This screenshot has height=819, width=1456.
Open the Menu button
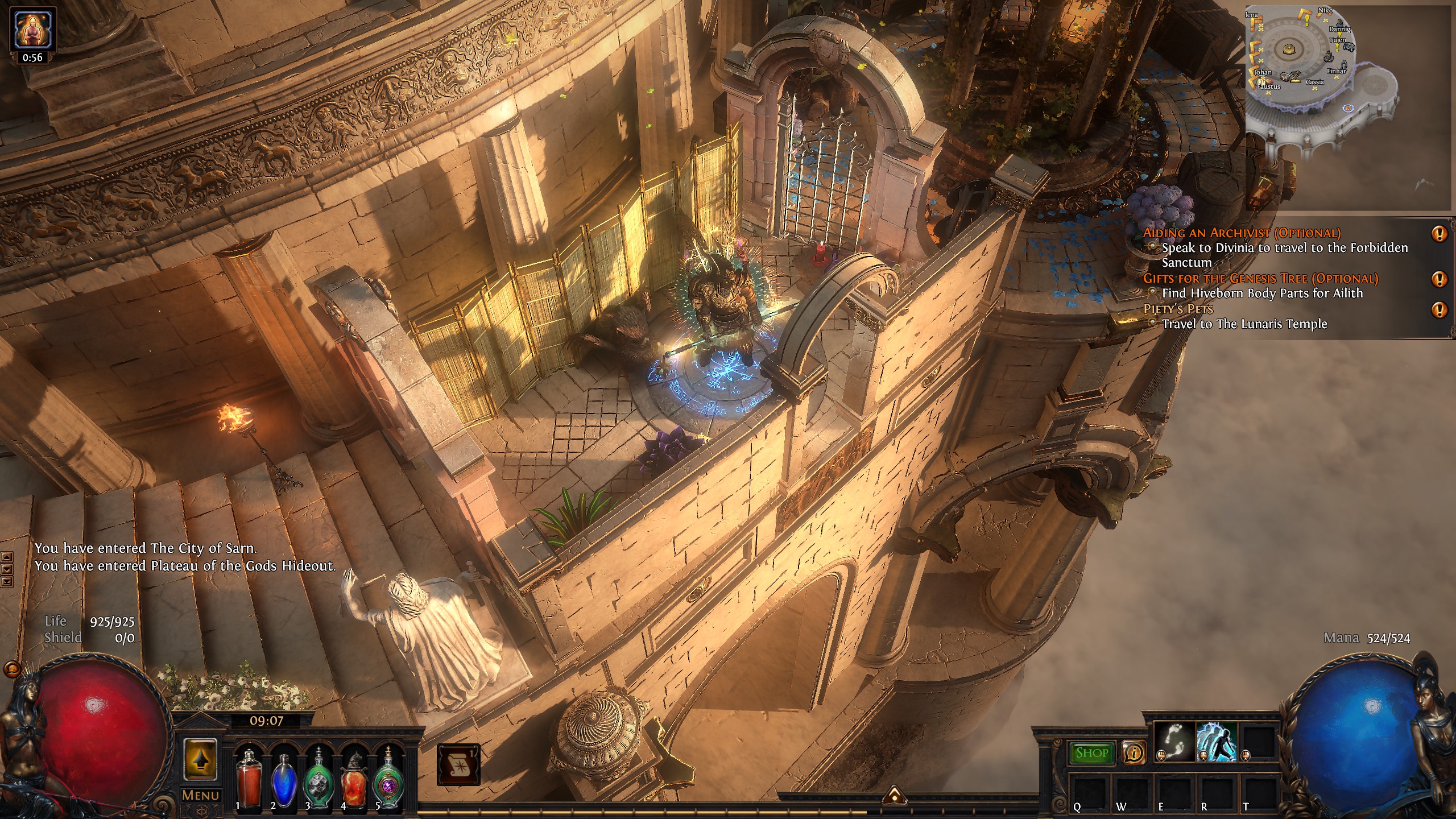(200, 795)
